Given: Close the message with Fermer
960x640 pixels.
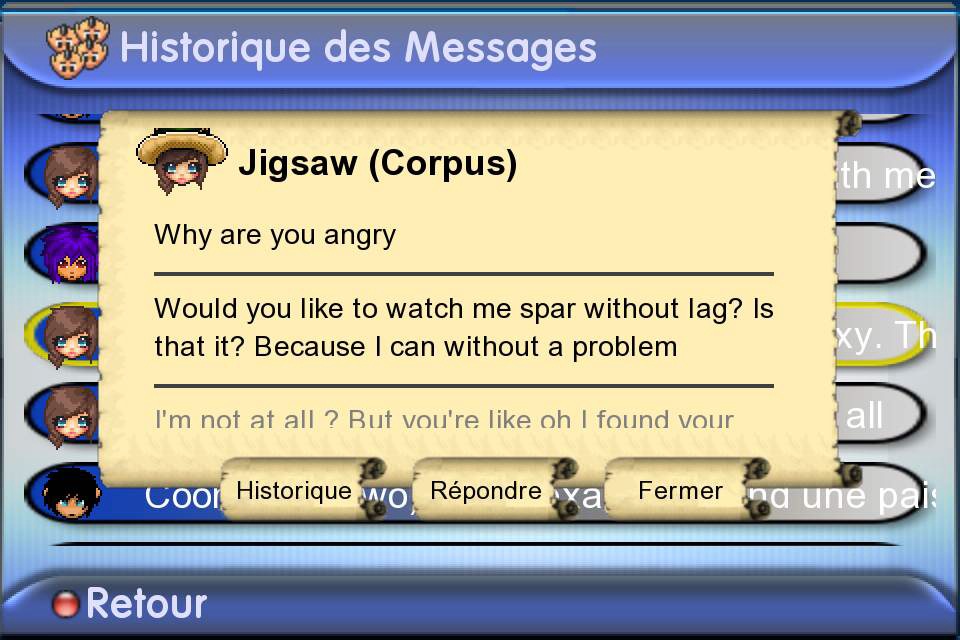Looking at the screenshot, I should click(680, 491).
